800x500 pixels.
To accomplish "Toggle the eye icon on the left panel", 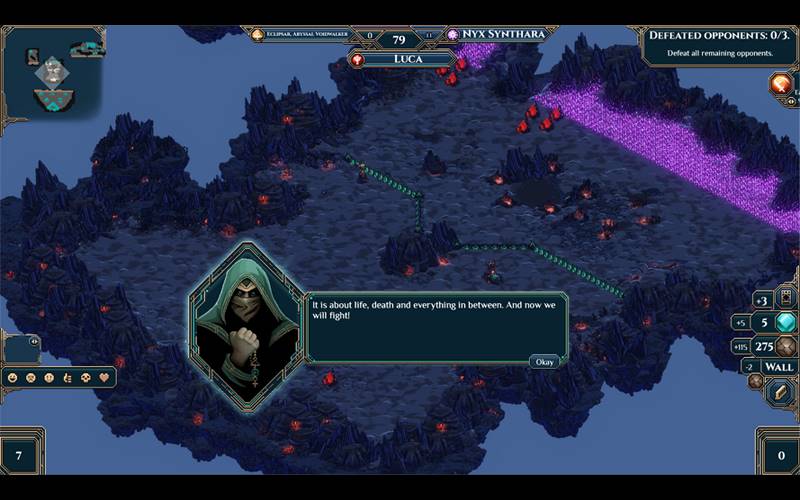I will point(35,342).
